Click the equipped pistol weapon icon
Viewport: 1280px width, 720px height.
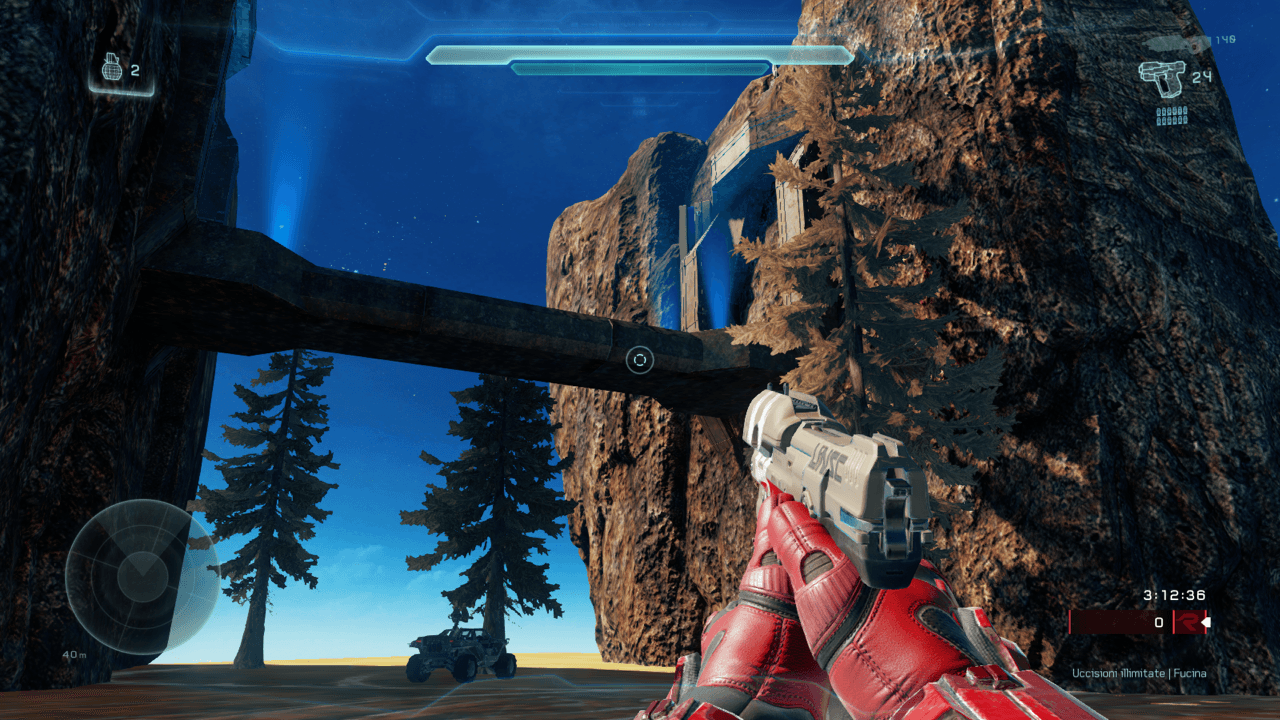(1161, 77)
